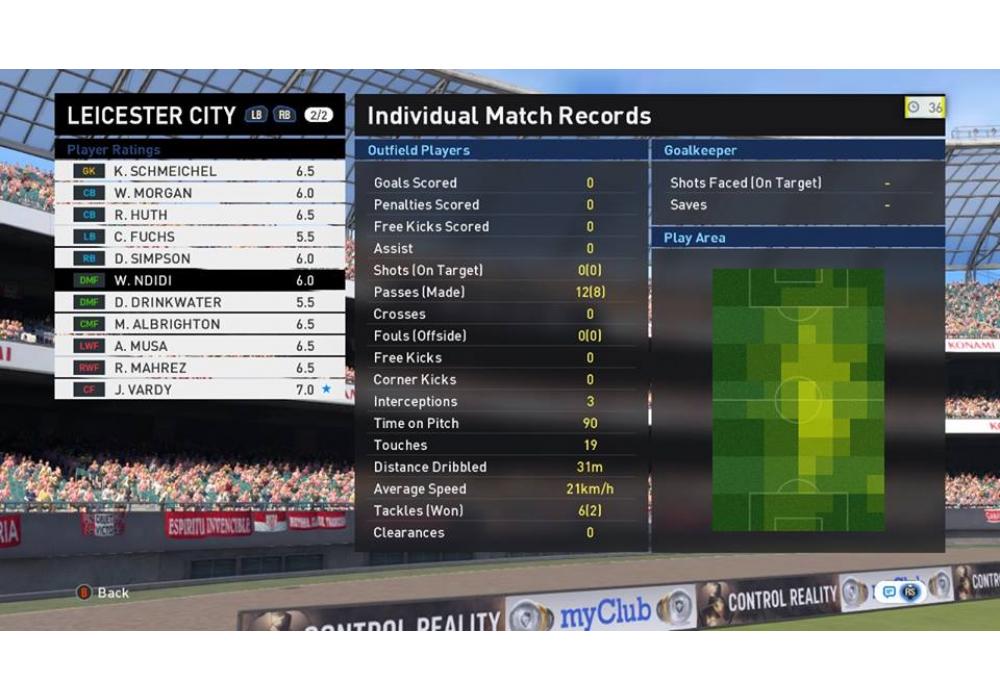Open the chat bubble icon overlay
The width and height of the screenshot is (1000, 700).
[x=889, y=592]
